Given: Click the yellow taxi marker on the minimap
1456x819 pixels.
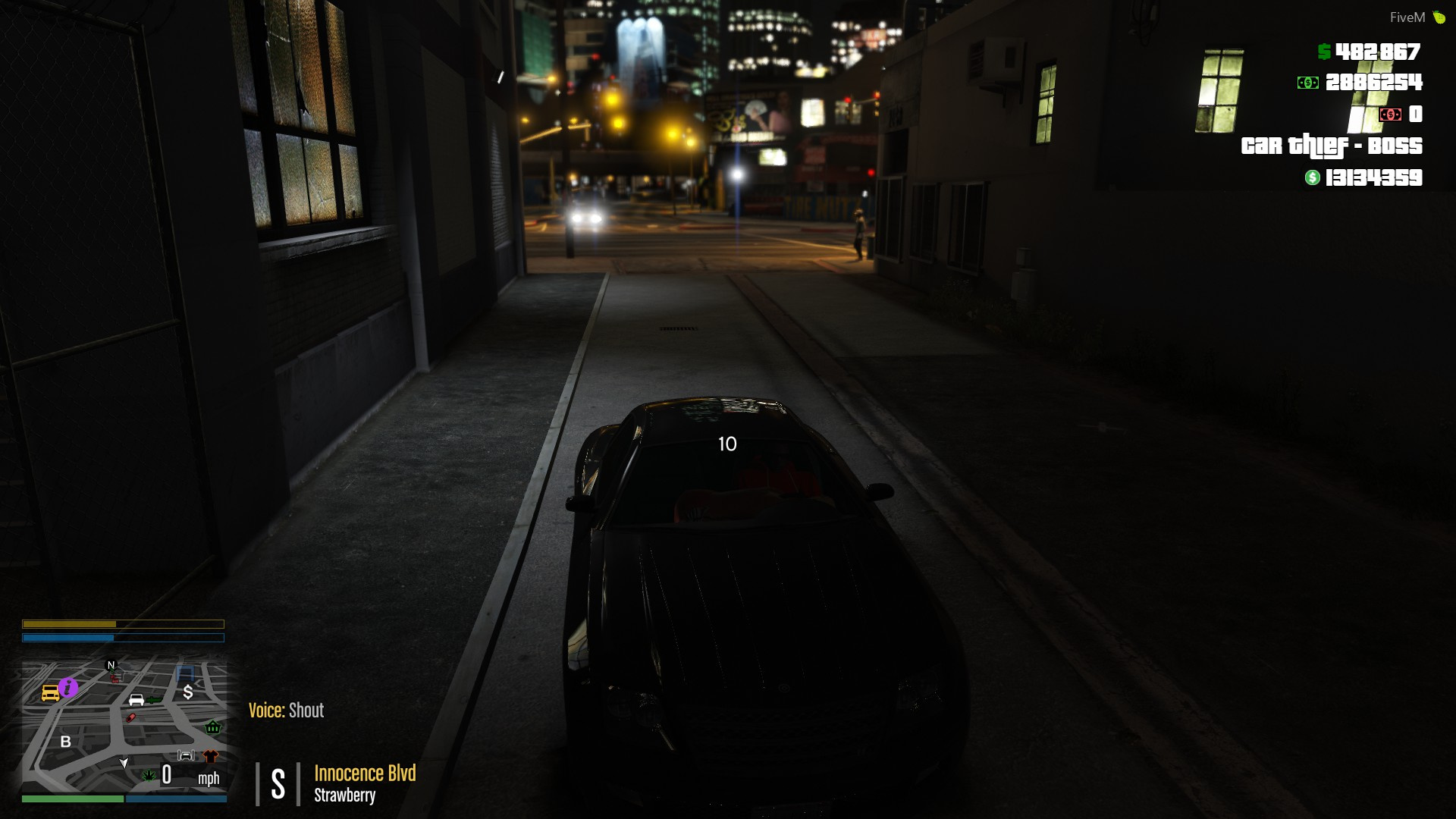Looking at the screenshot, I should (x=50, y=693).
